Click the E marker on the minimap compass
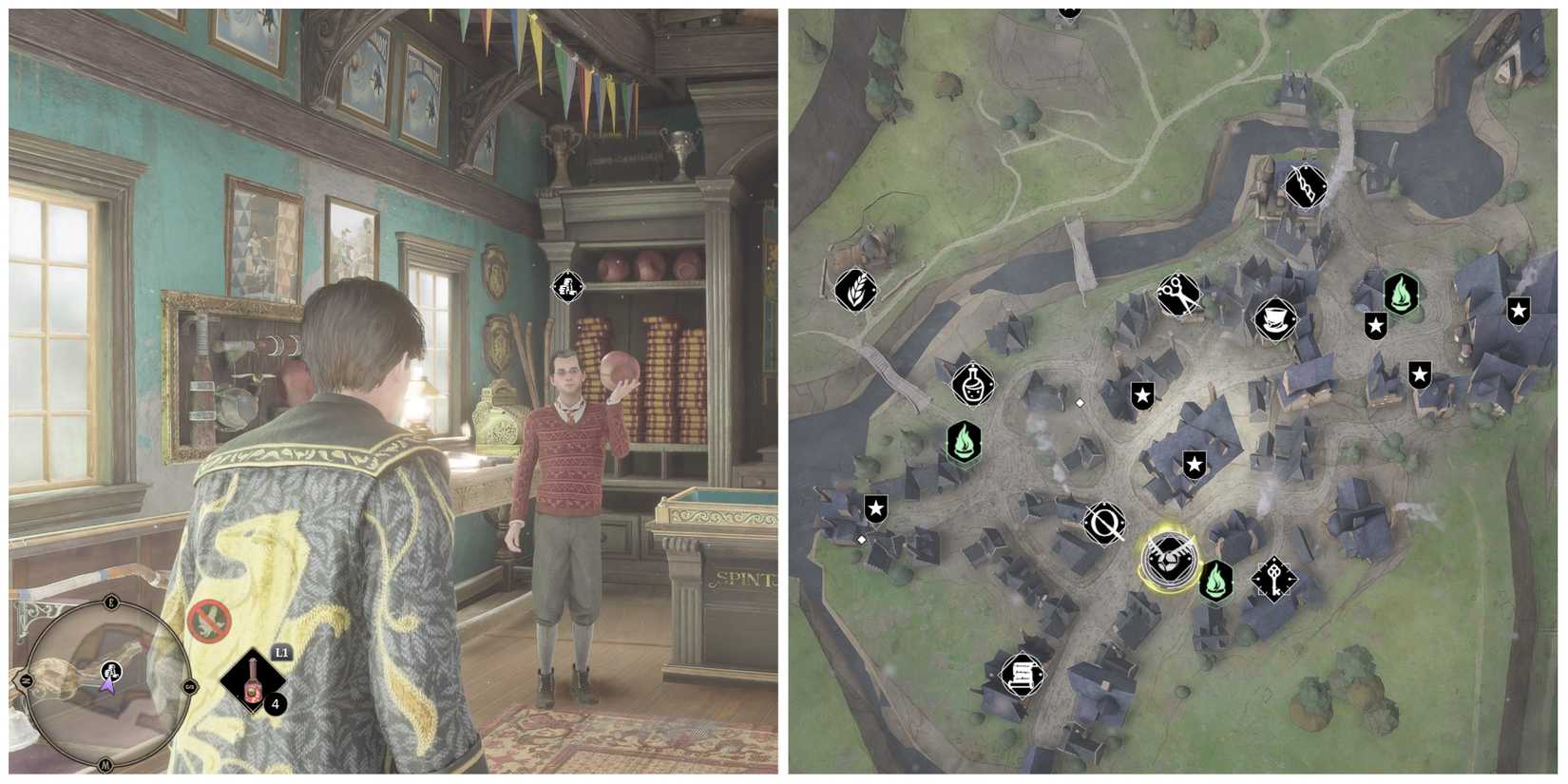Screen dimensions: 1568x784 pyautogui.click(x=111, y=602)
